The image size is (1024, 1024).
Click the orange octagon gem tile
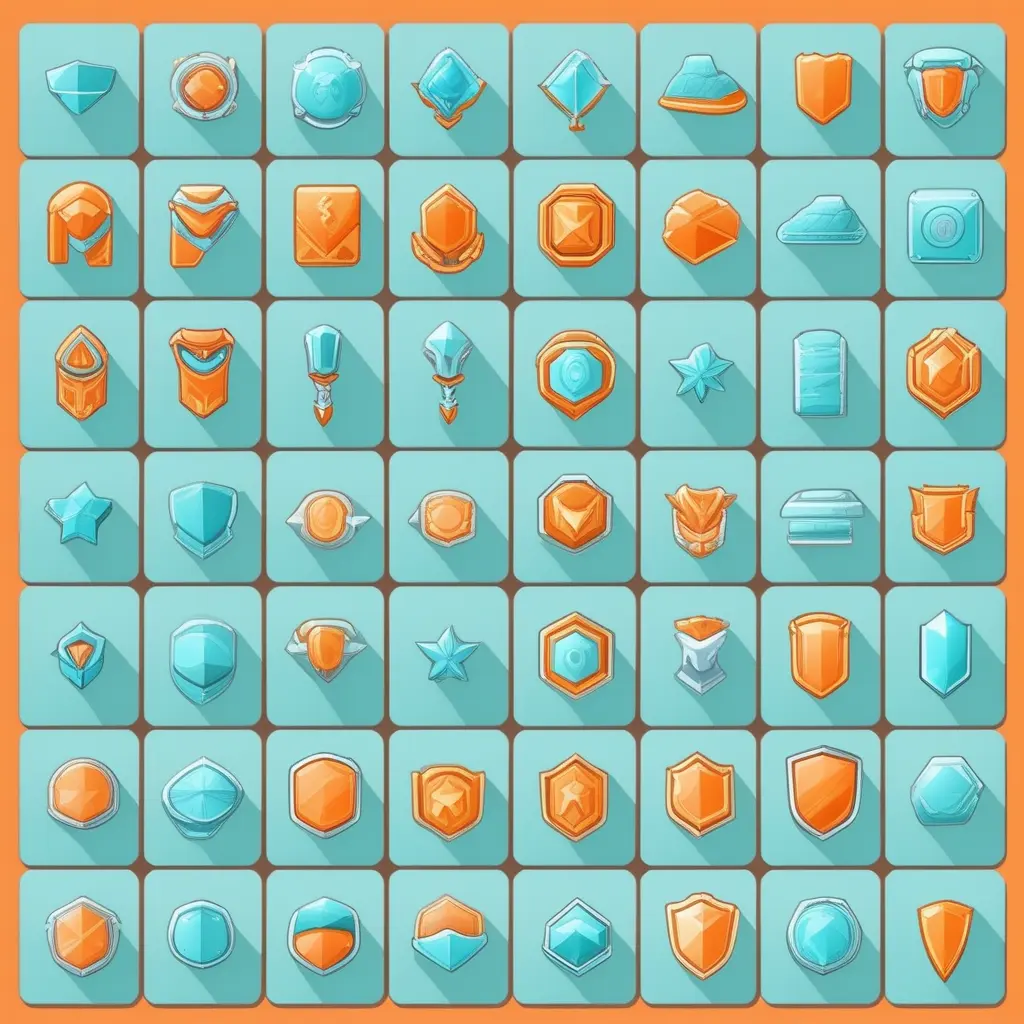pyautogui.click(x=574, y=225)
